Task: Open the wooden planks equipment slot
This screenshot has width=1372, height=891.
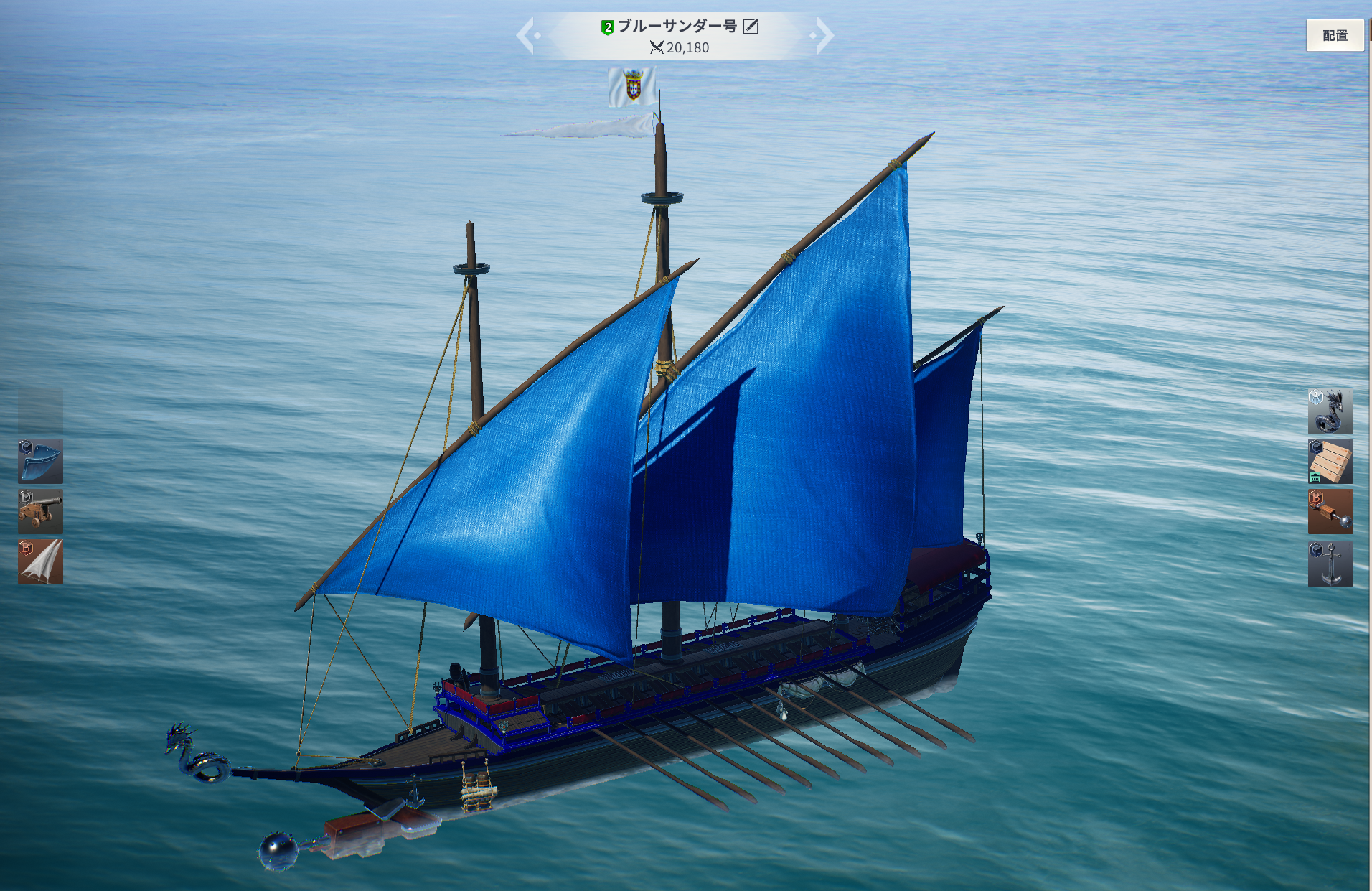Action: (x=1330, y=461)
